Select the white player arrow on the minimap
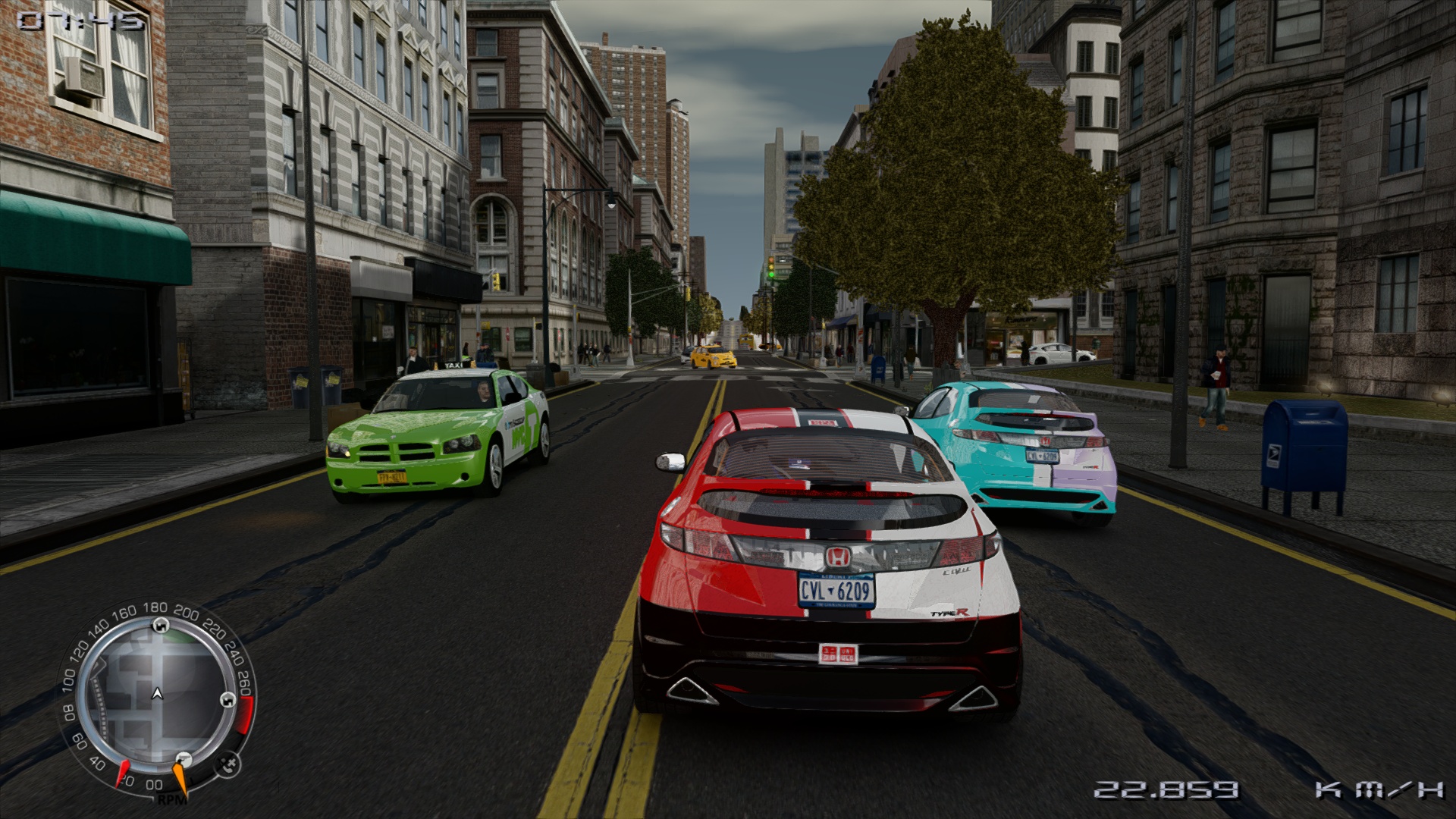 158,693
